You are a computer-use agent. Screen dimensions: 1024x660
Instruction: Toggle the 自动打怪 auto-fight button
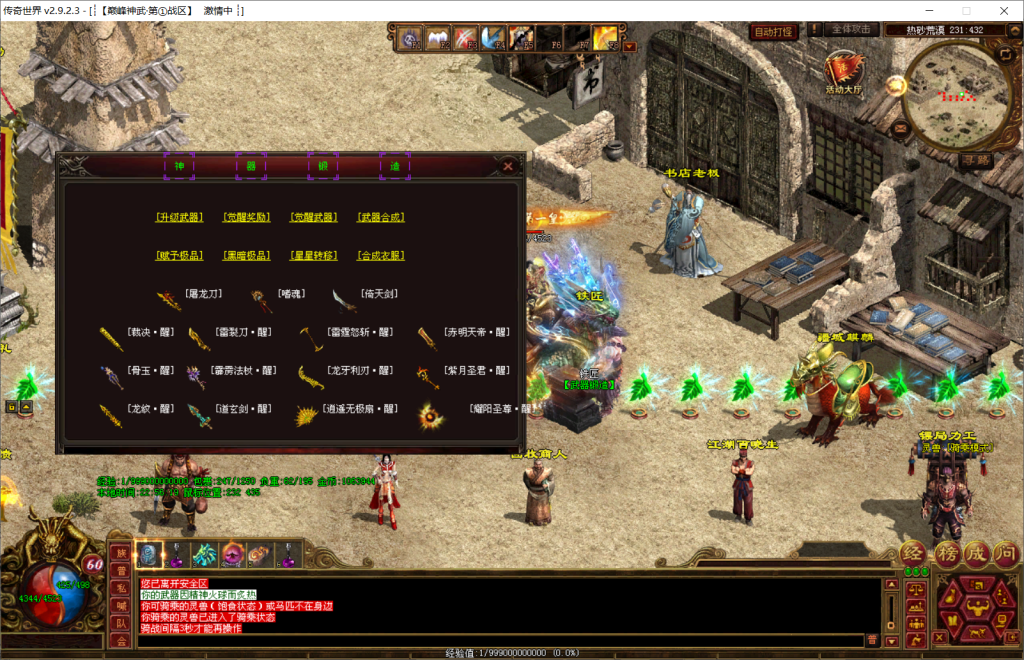(773, 31)
